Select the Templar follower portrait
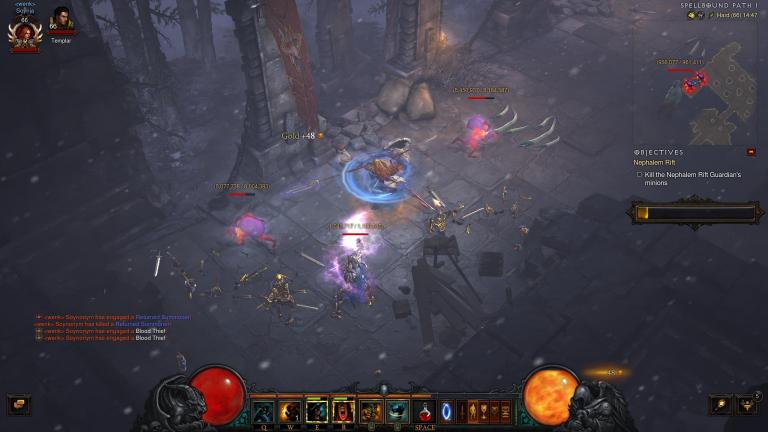 pos(61,22)
